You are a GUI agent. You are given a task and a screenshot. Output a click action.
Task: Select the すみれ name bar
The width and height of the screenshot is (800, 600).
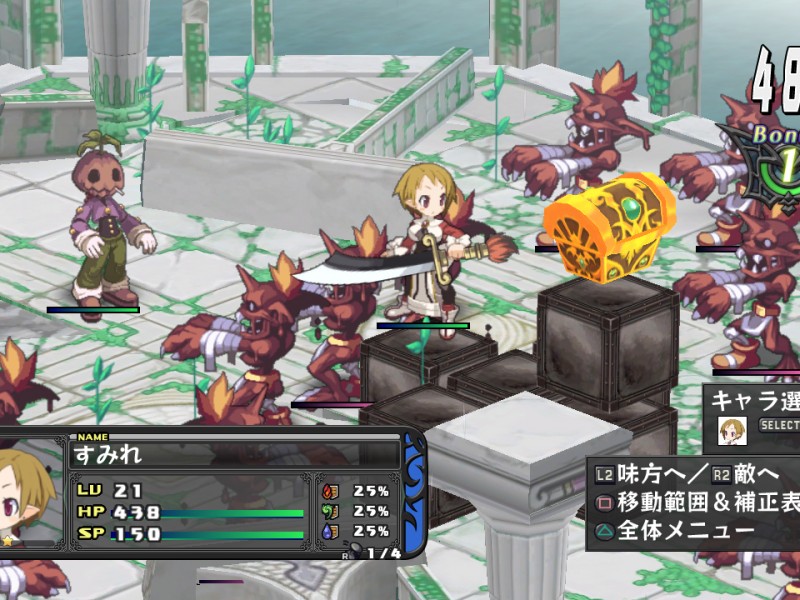235,455
